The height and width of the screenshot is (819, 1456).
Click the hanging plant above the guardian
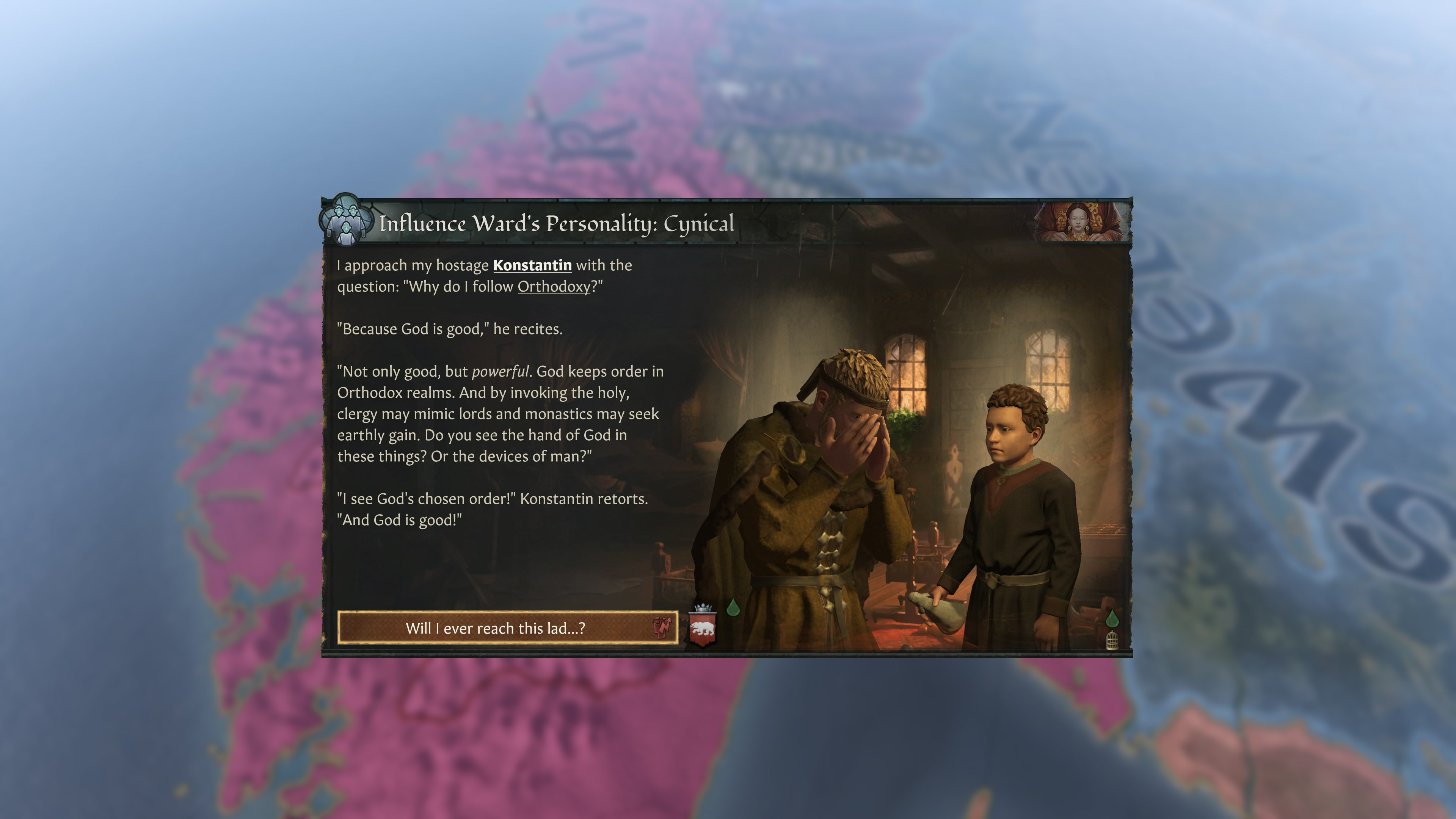(x=902, y=423)
